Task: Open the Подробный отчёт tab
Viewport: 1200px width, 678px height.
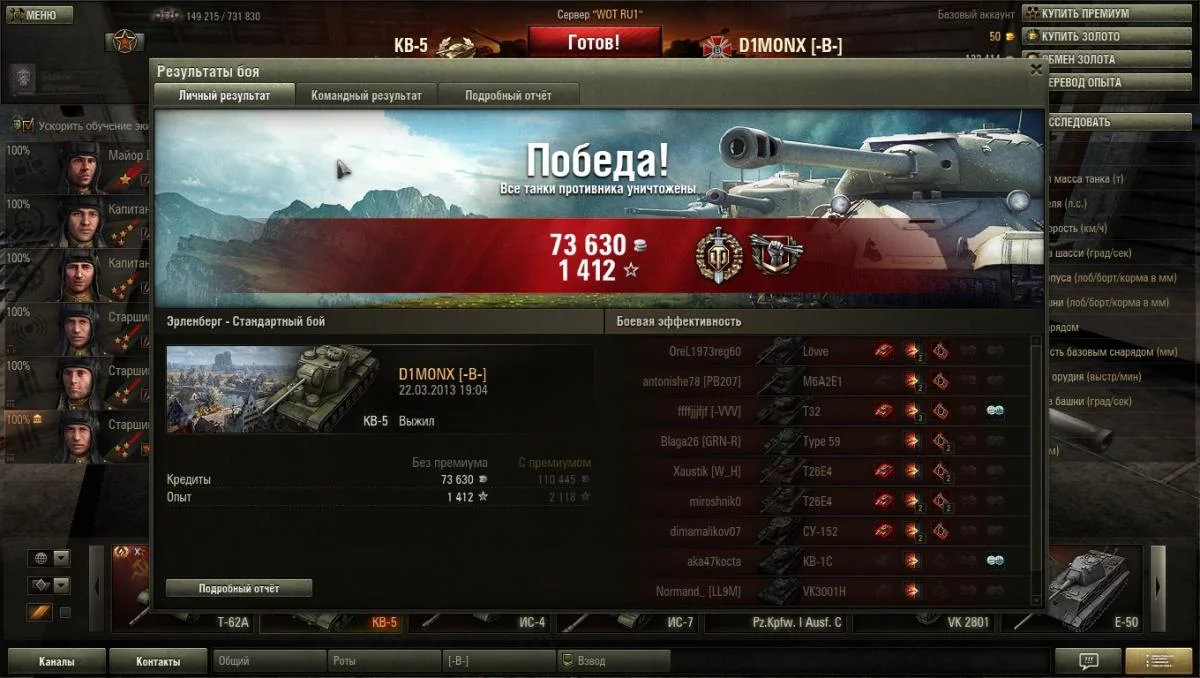Action: (x=508, y=95)
